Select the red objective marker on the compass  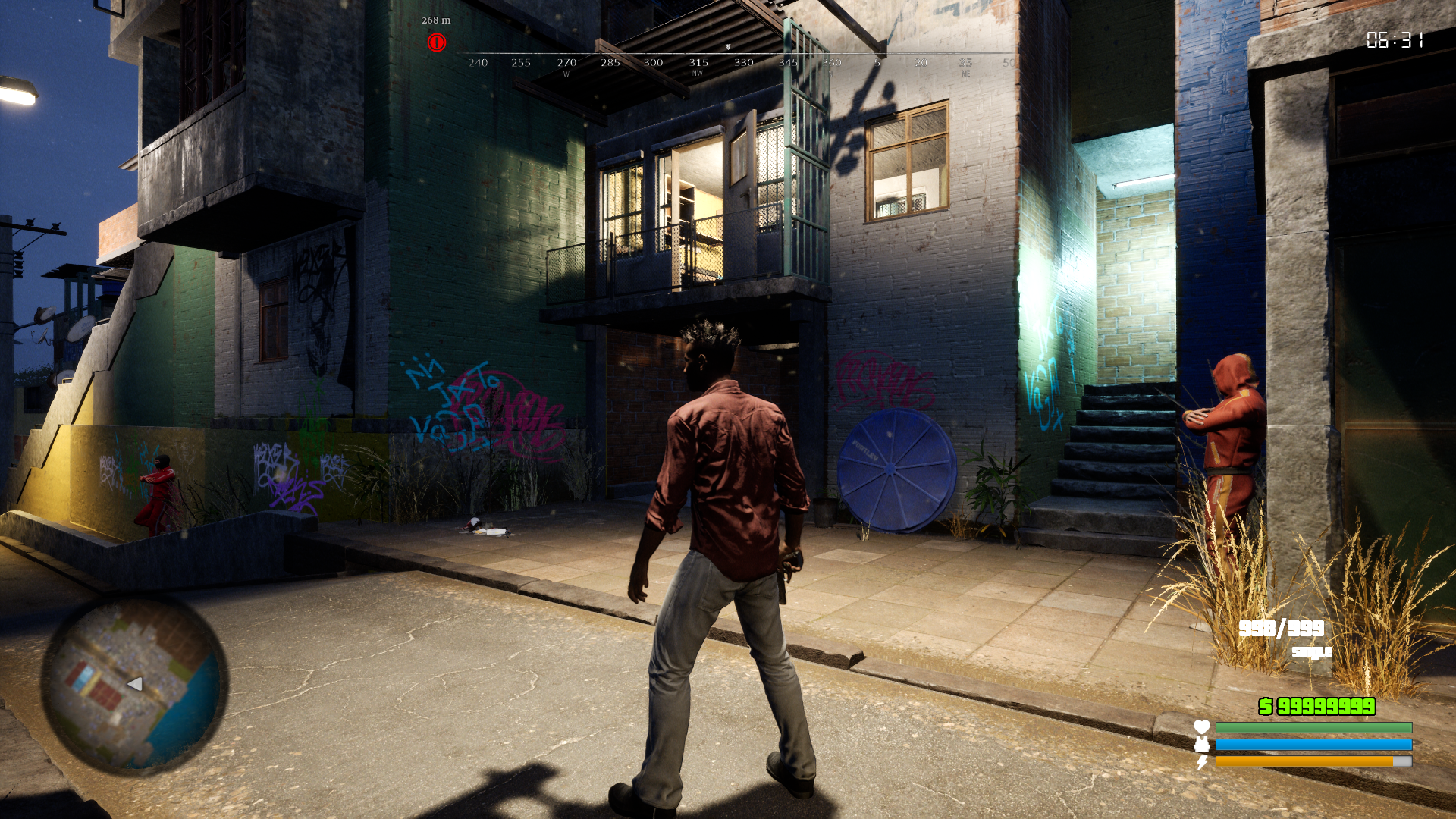(x=436, y=42)
